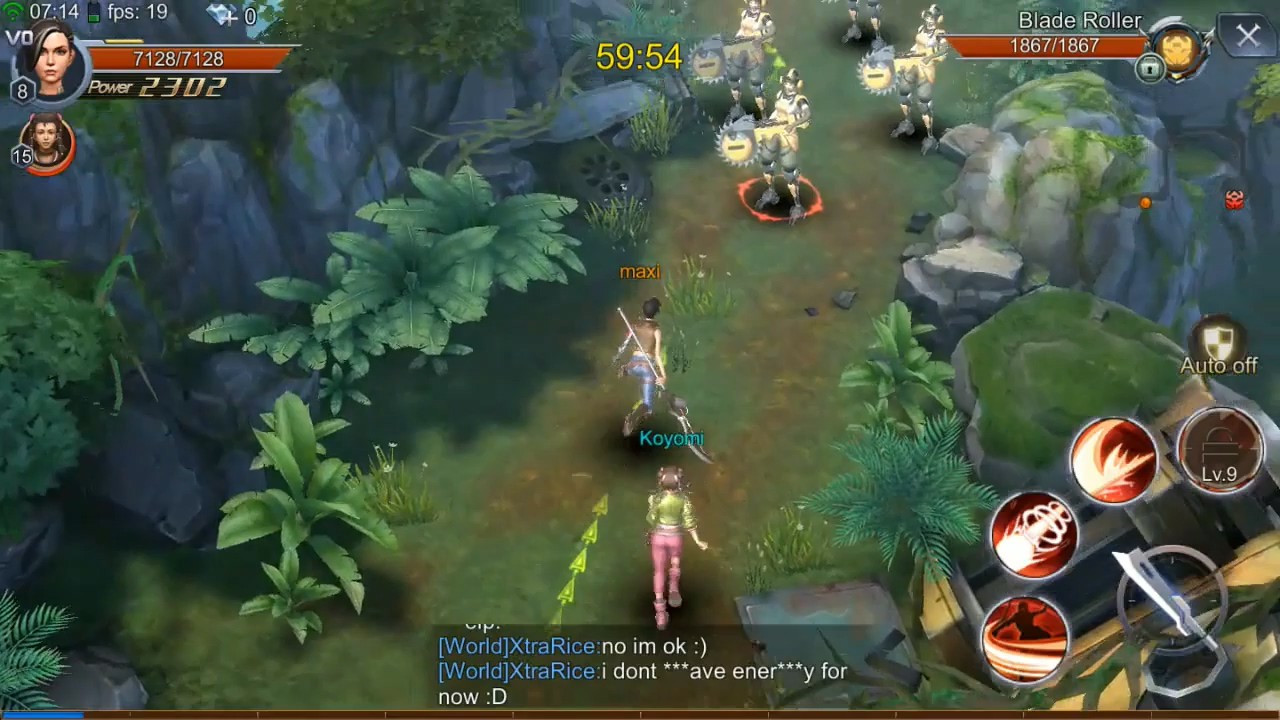Use the whirlwind spin skill
This screenshot has width=1280, height=720.
1034,534
